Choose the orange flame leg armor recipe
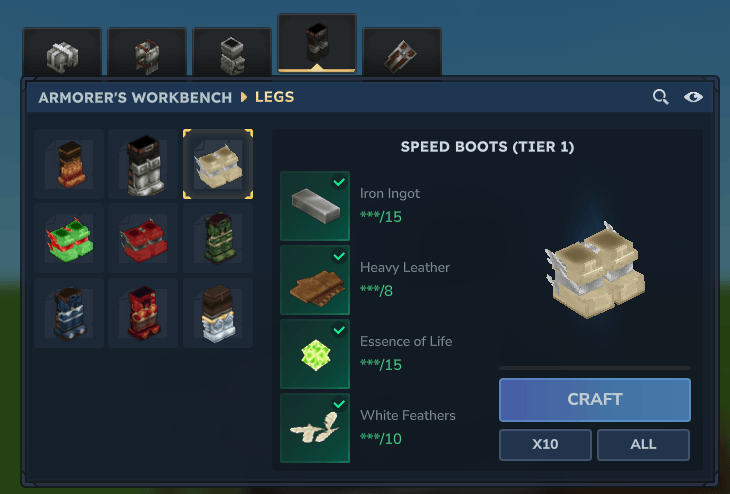The height and width of the screenshot is (494, 730). [68, 164]
